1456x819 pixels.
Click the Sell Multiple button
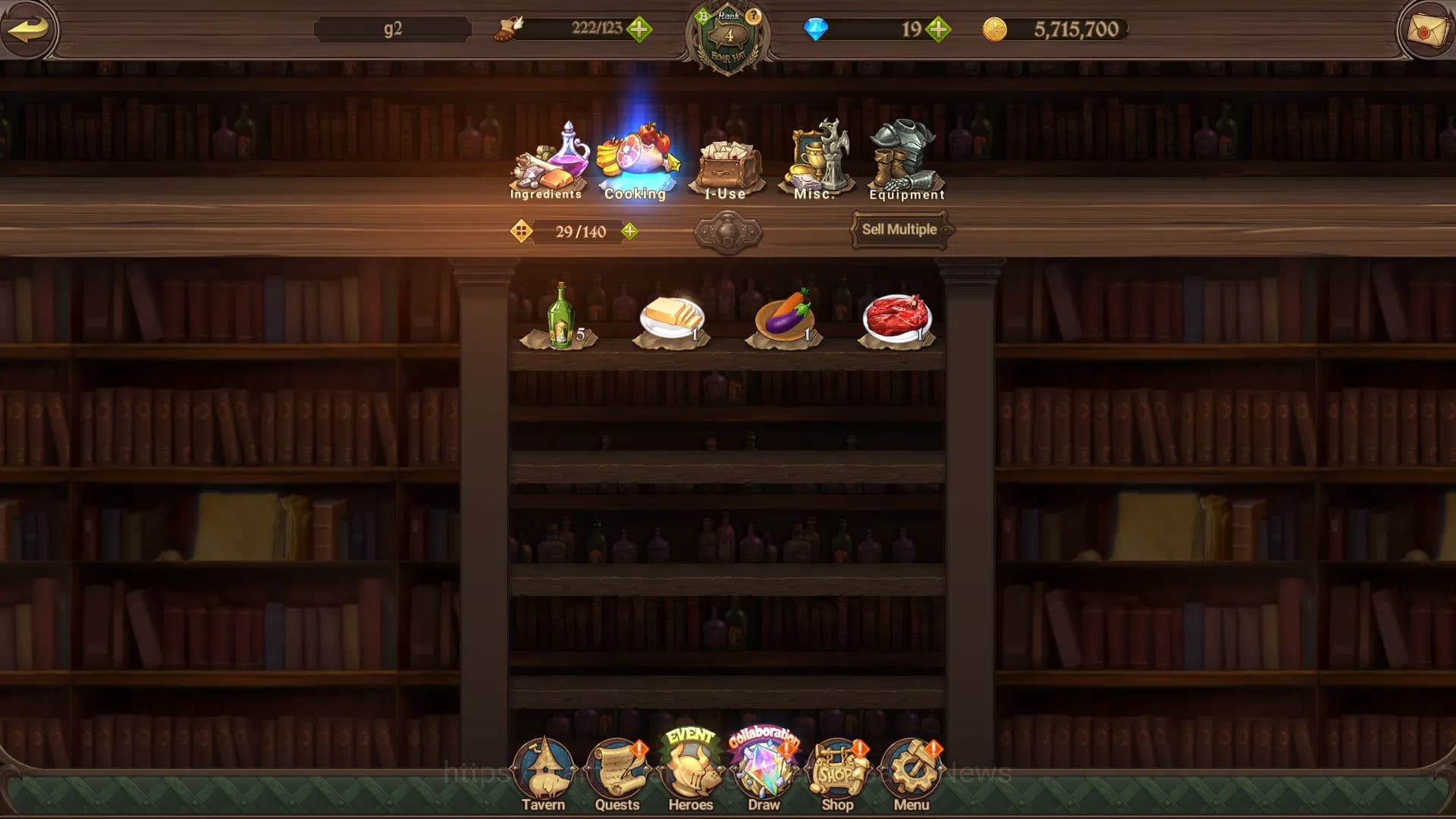[x=899, y=230]
